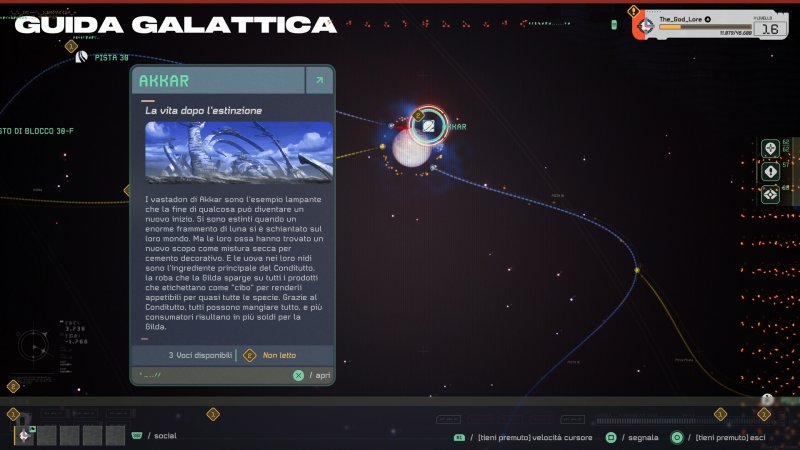Viewport: 800px width, 450px height.
Task: Click the top diamond-shaped side panel icon
Action: tap(770, 148)
